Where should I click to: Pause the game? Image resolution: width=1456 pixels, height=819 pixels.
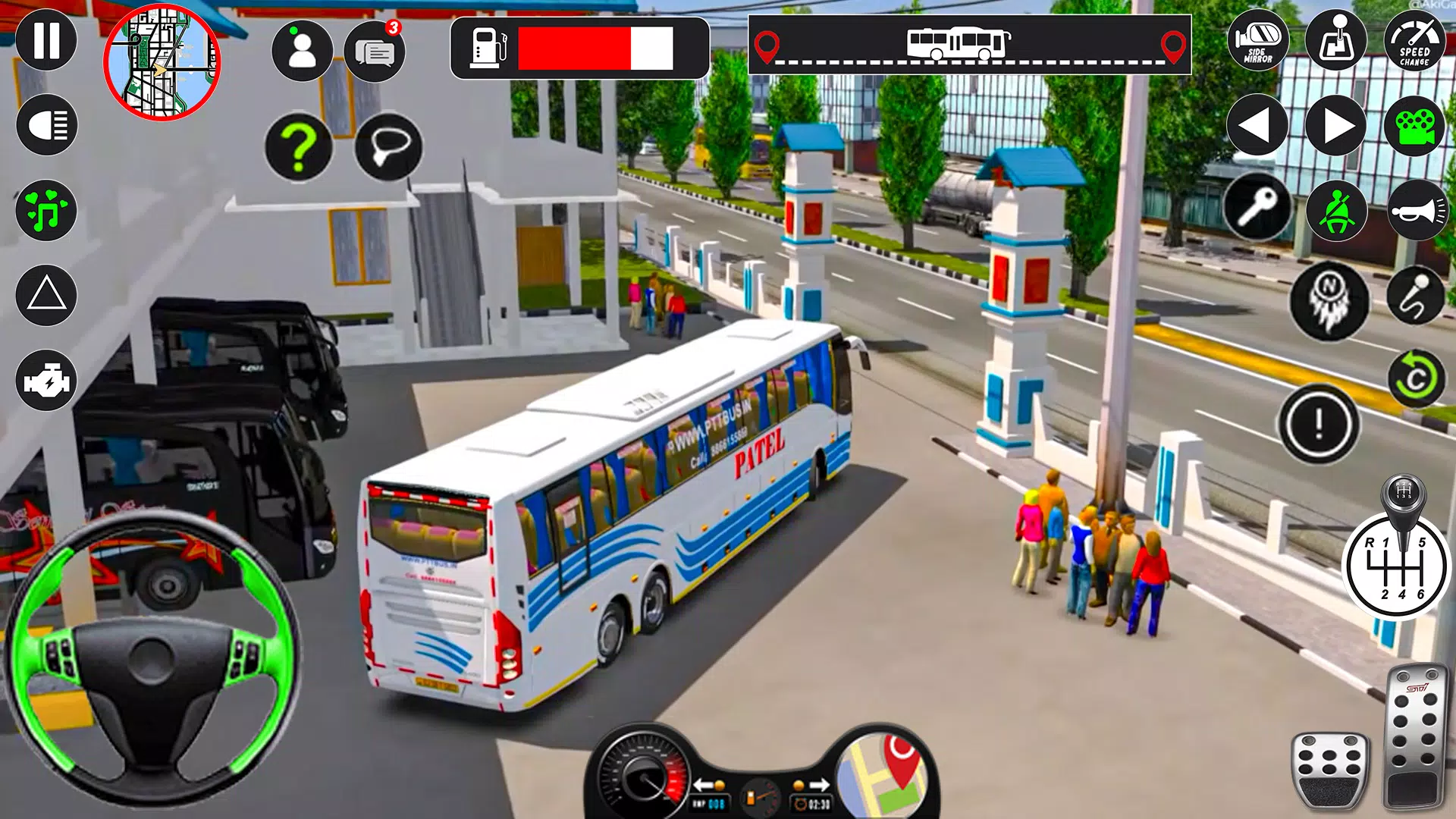46,40
